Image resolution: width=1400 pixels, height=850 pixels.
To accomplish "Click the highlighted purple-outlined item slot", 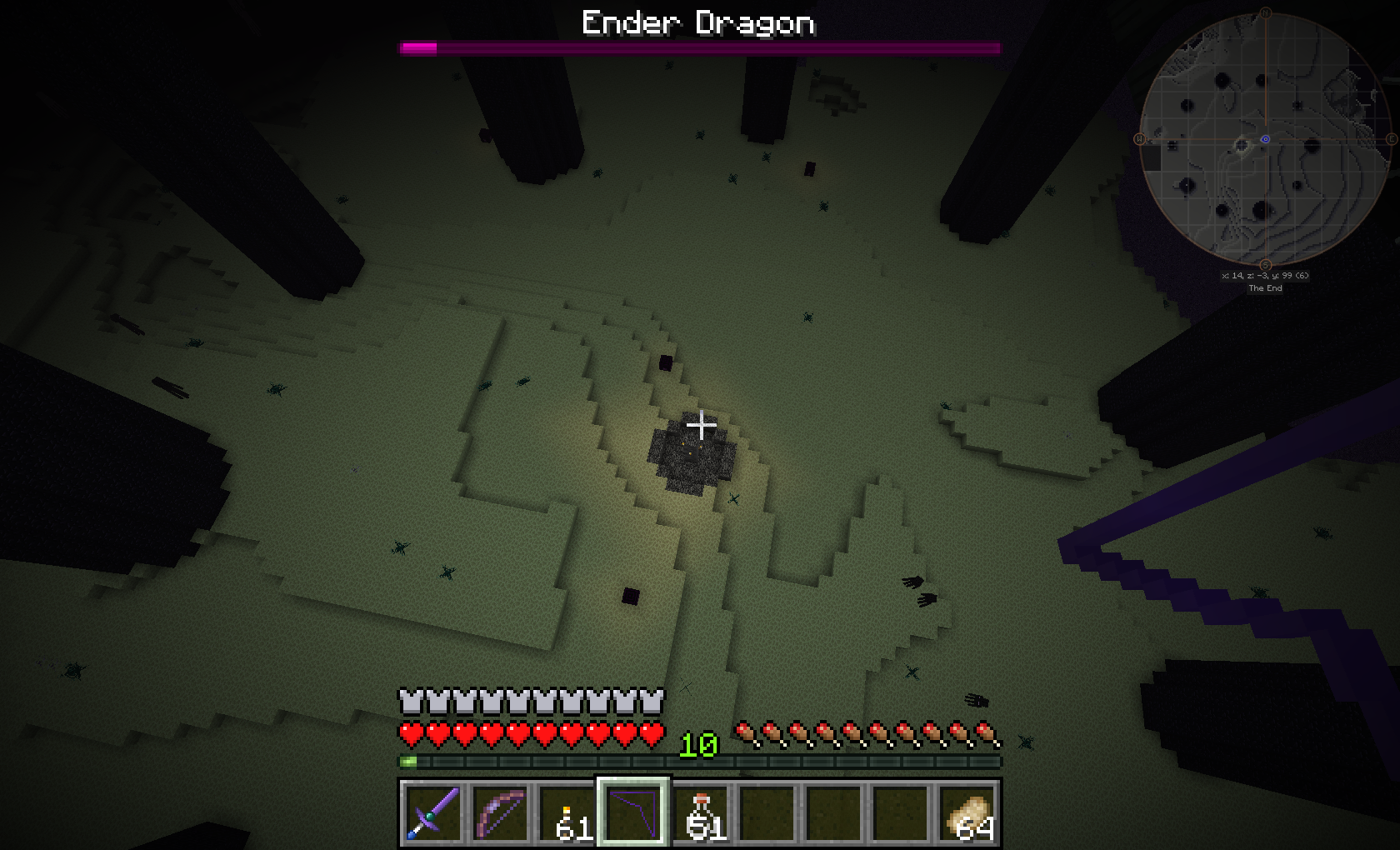I will (632, 812).
